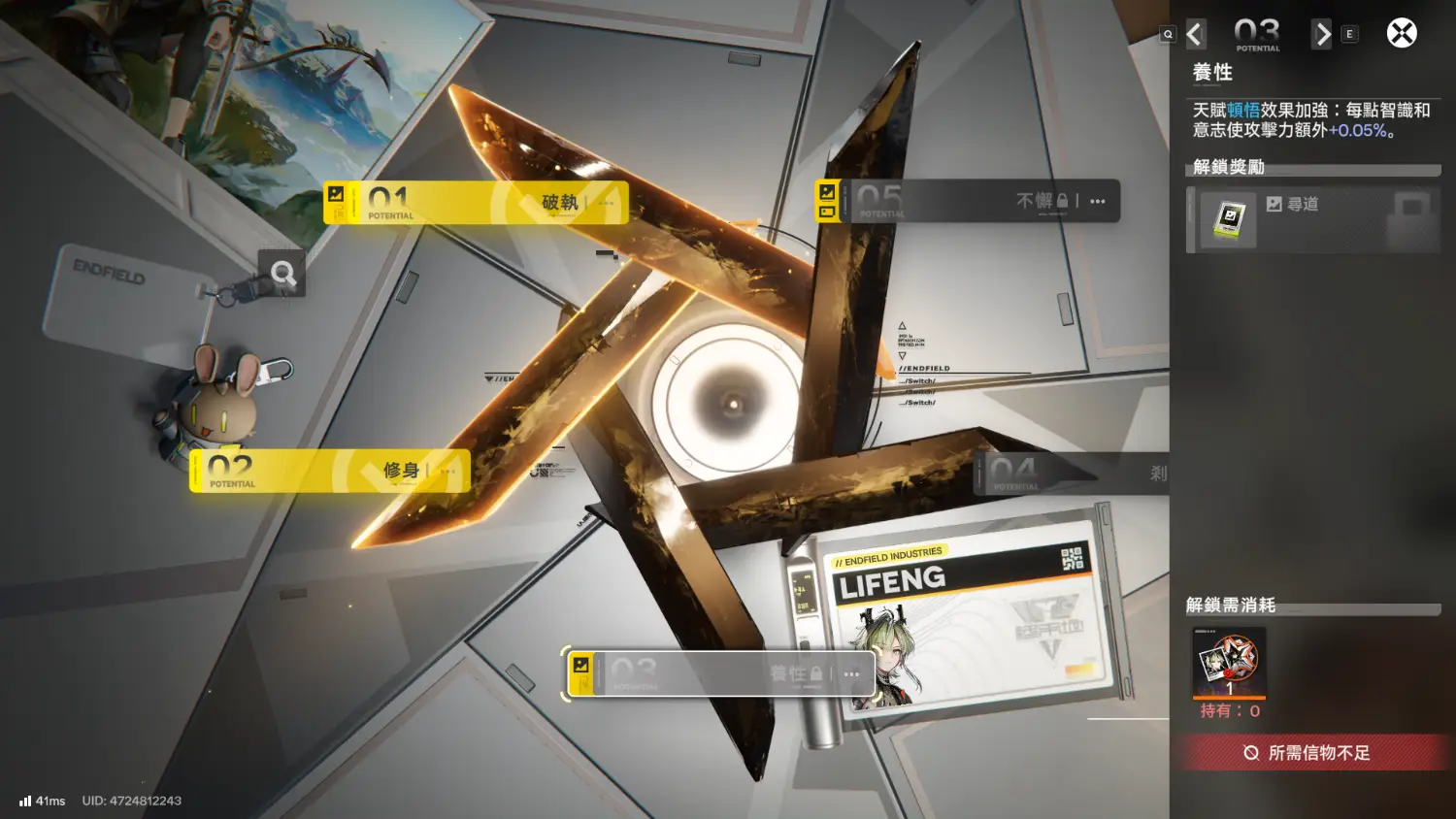Close the potential panel with the X
Viewport: 1456px width, 819px height.
click(x=1401, y=34)
